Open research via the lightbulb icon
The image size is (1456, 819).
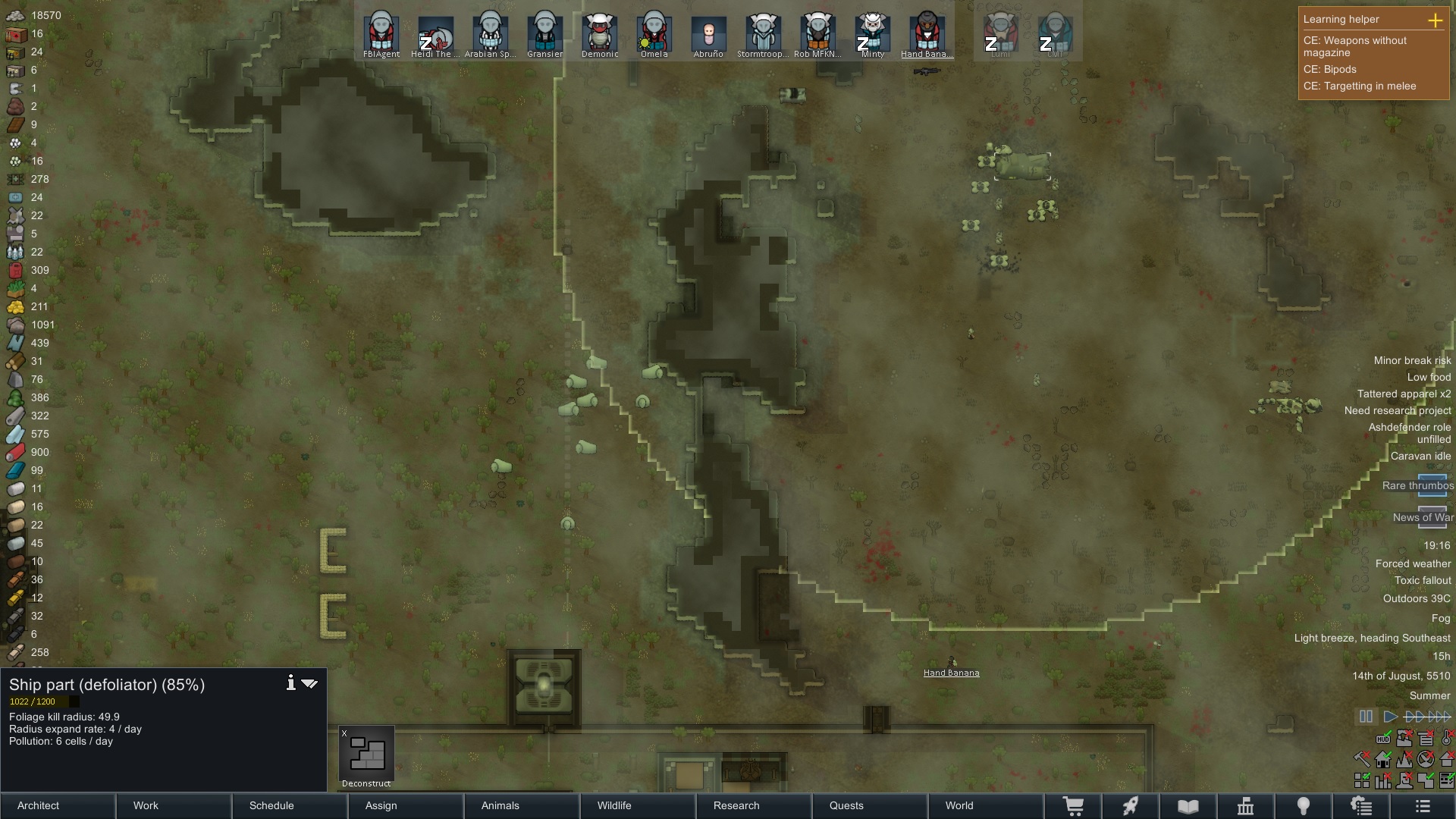[x=1304, y=805]
